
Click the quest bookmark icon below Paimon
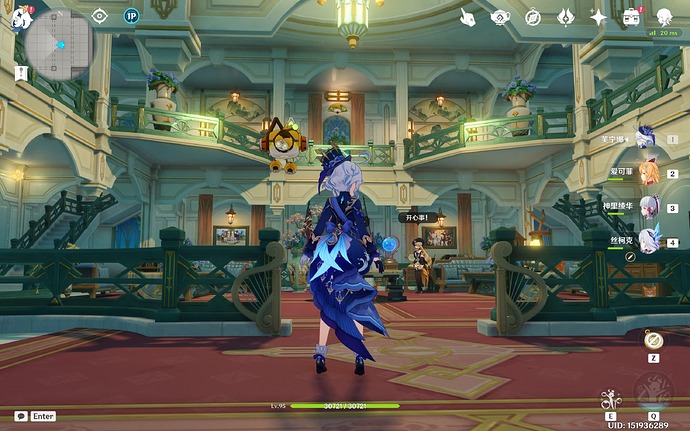(x=21, y=73)
